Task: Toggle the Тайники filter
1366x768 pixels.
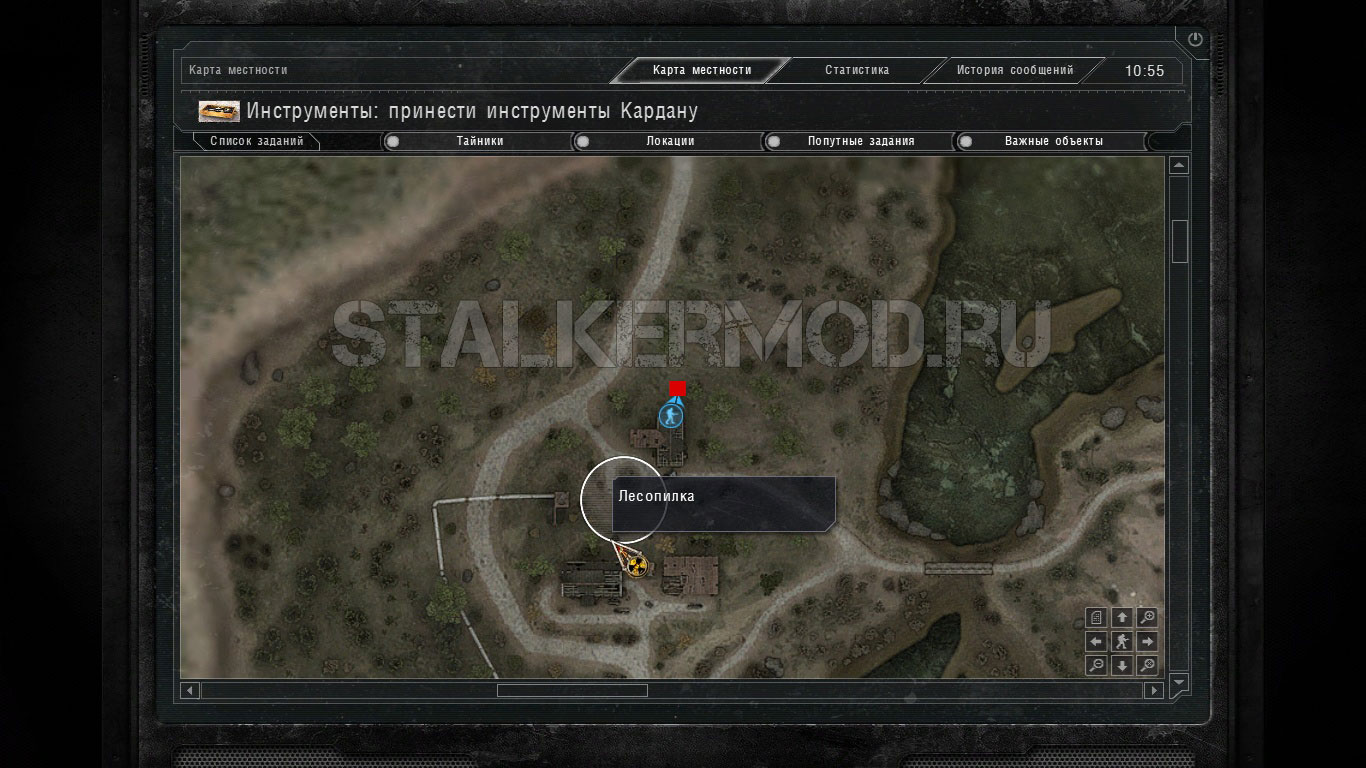Action: click(x=393, y=141)
